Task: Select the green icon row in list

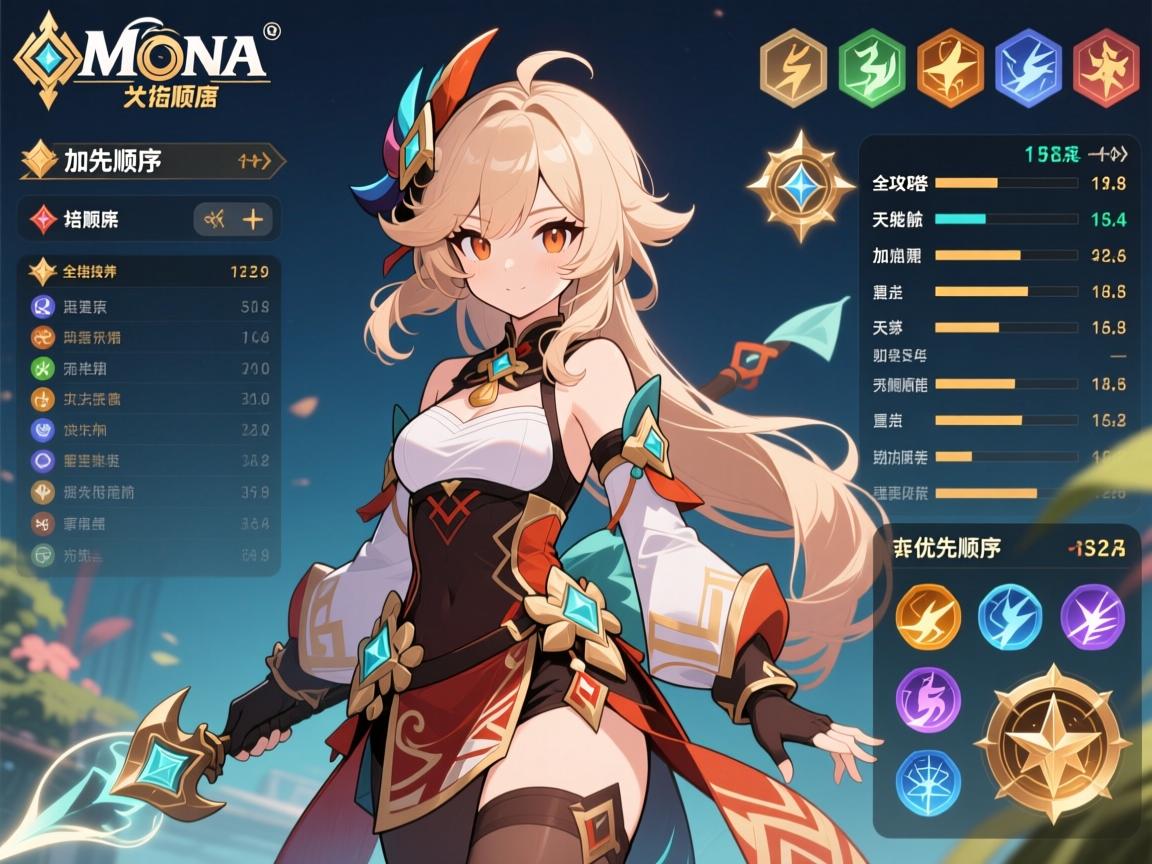Action: coord(150,369)
